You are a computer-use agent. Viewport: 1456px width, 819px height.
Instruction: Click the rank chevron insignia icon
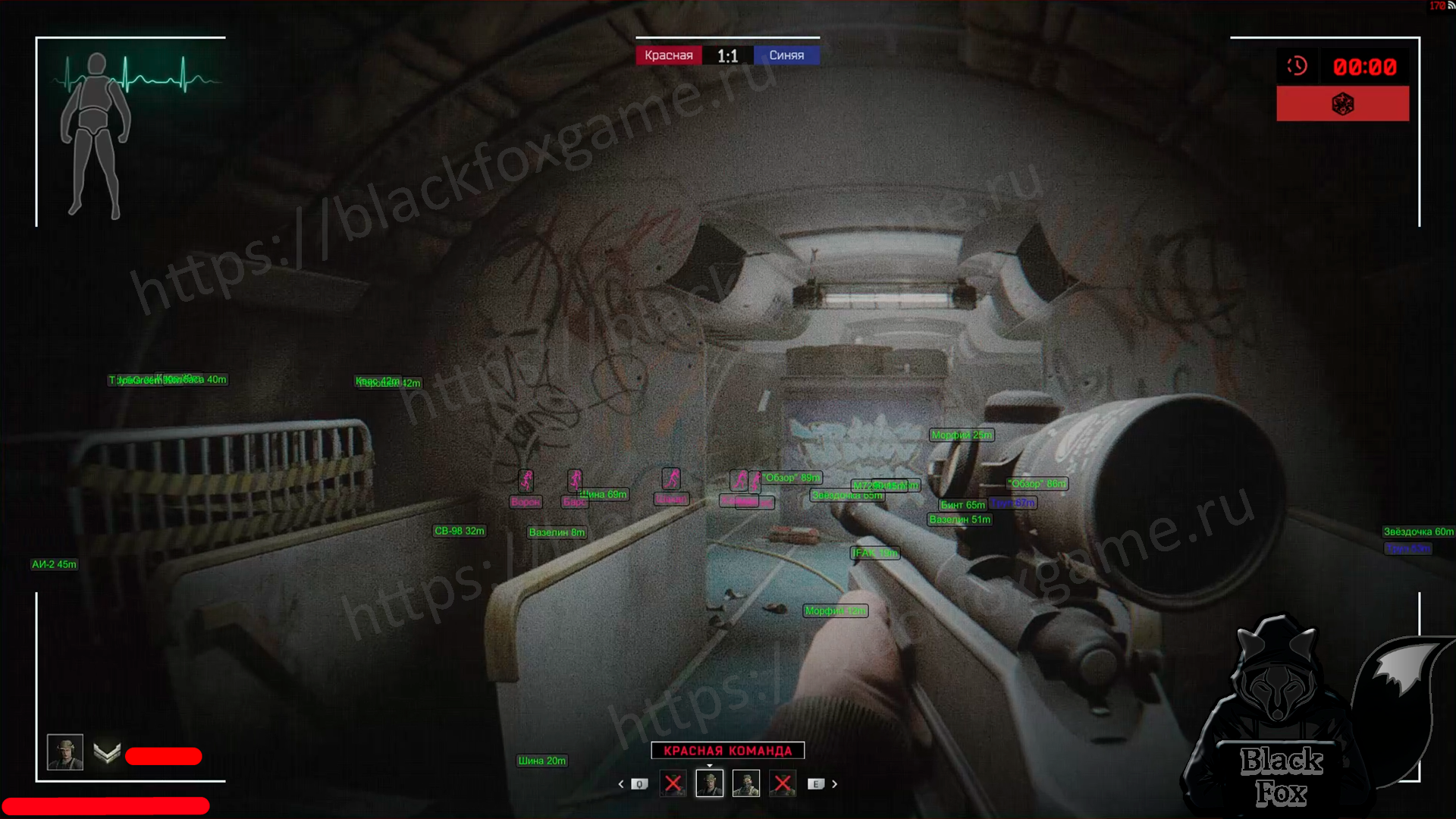[x=107, y=753]
